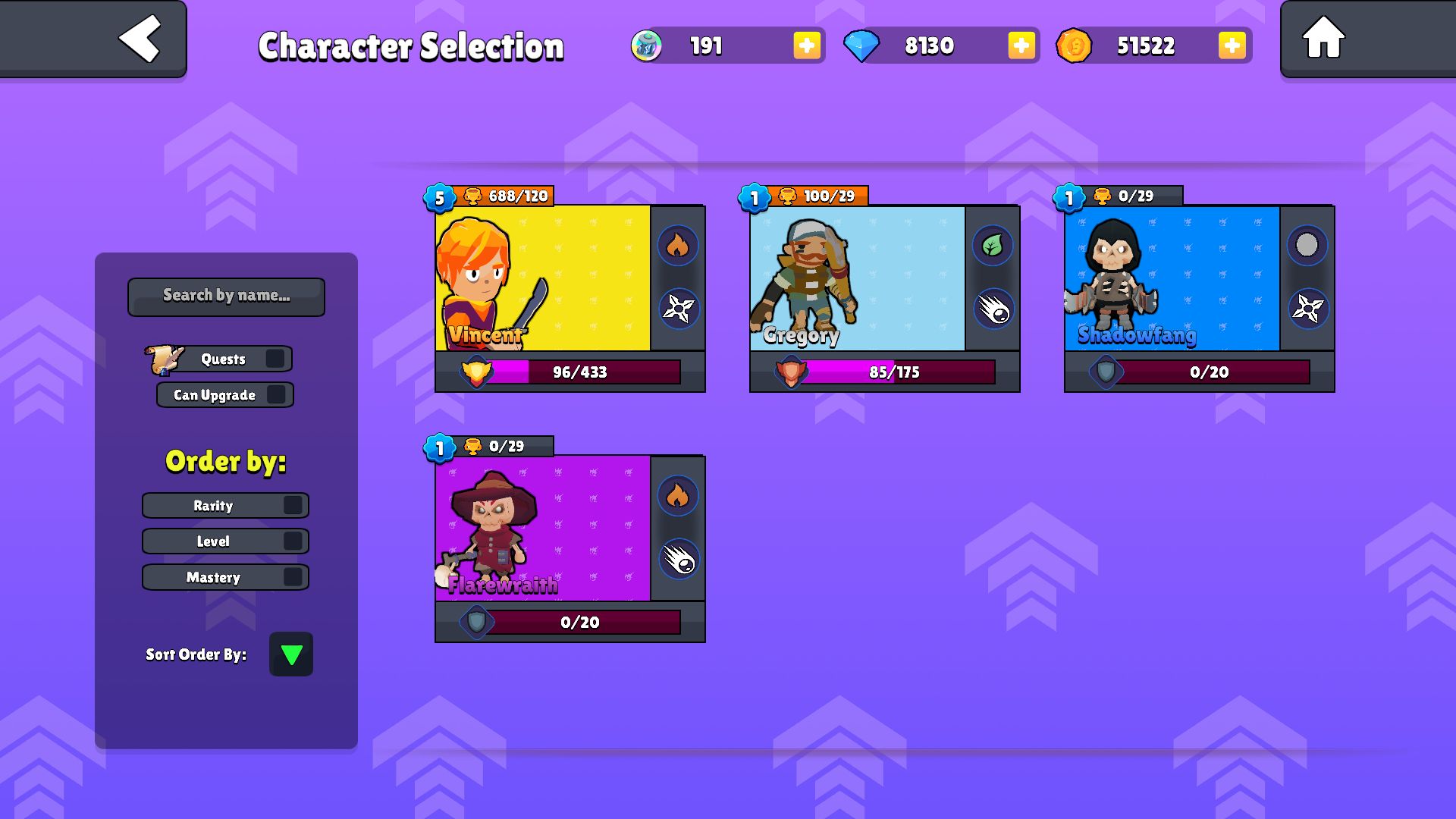Click Gregory's leaf element icon
Viewport: 1456px width, 819px height.
(992, 245)
